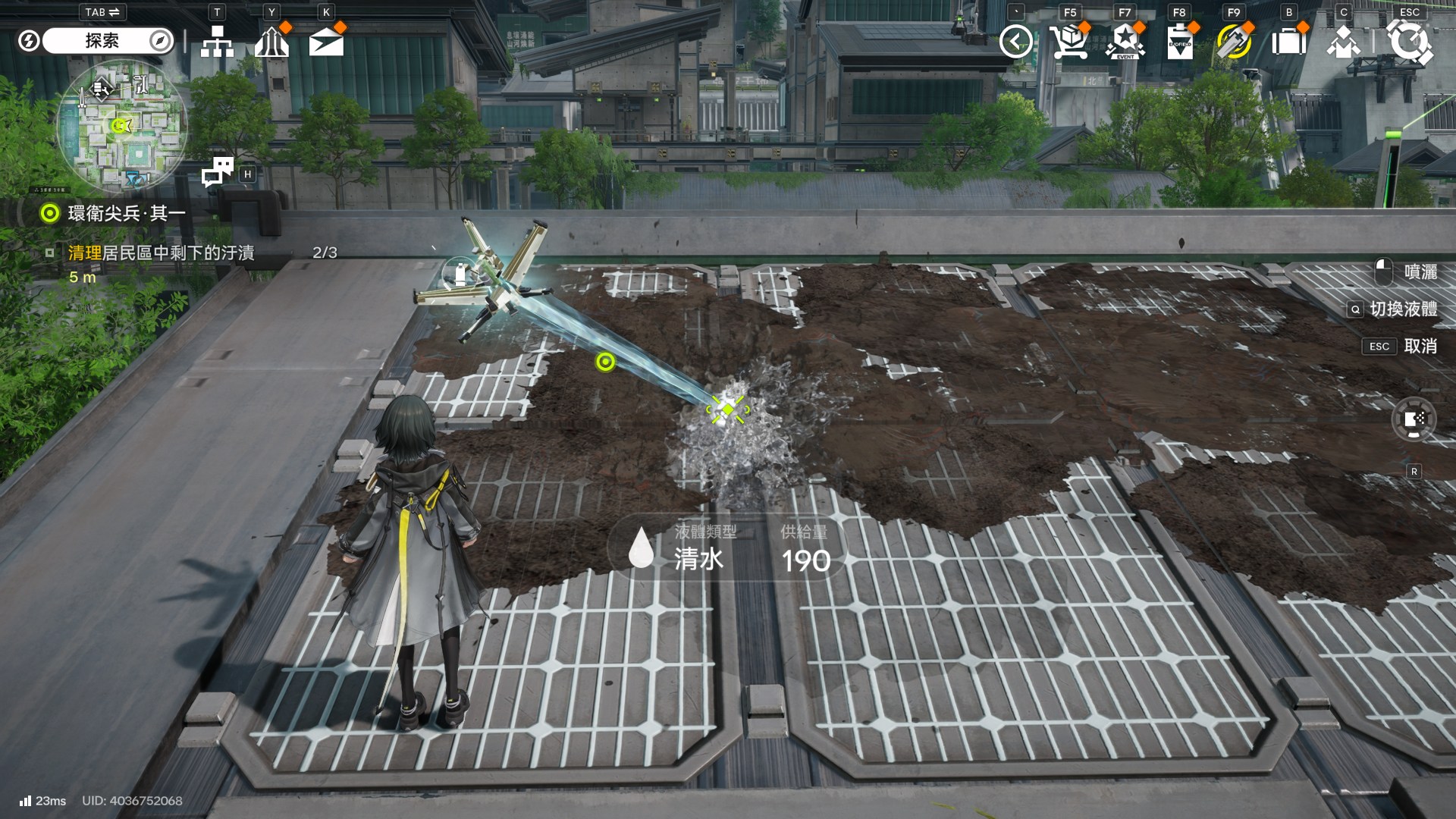
Task: Open the chat bubbles icon
Action: tap(218, 172)
